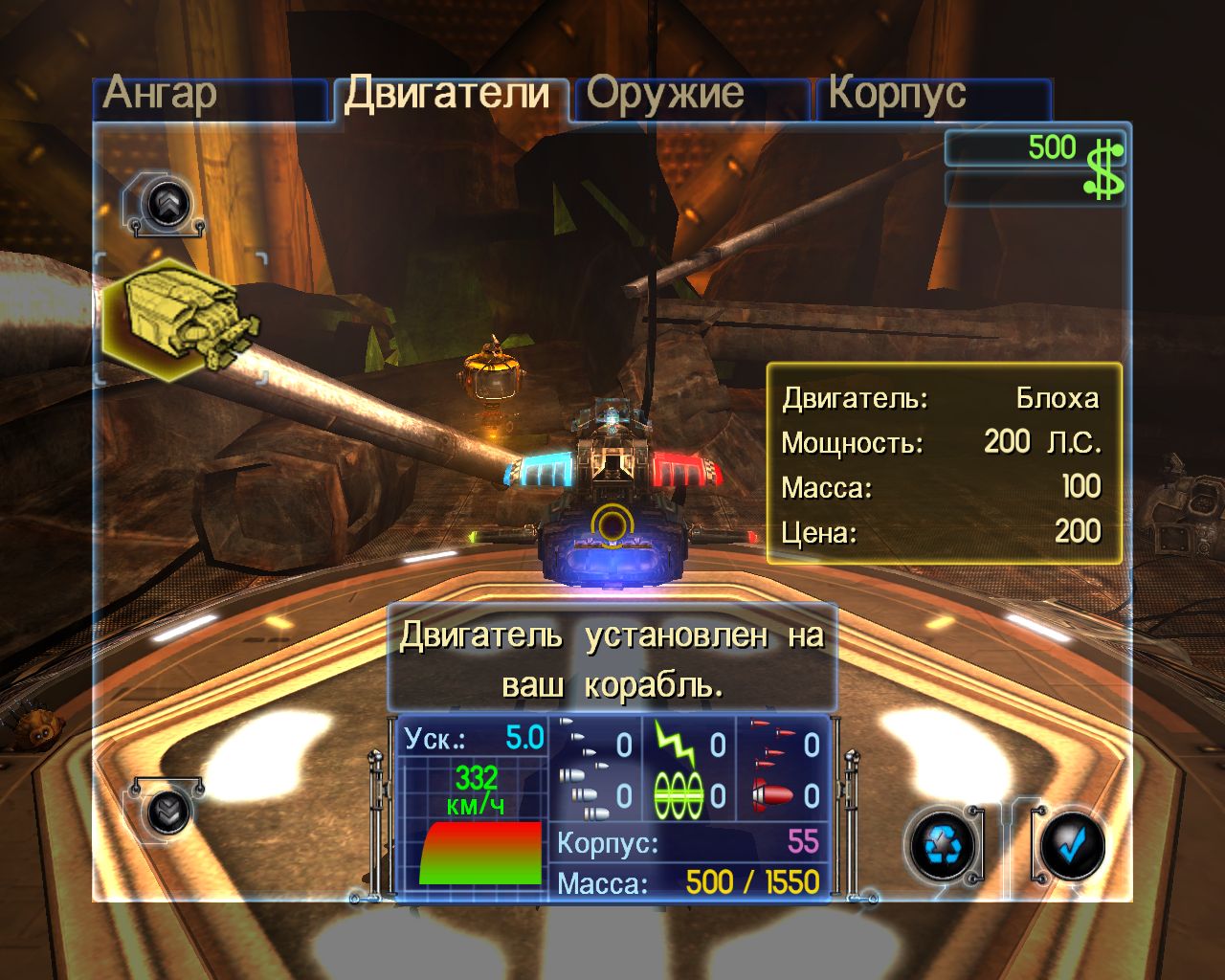Open the Оружие tab
1225x980 pixels.
point(668,93)
